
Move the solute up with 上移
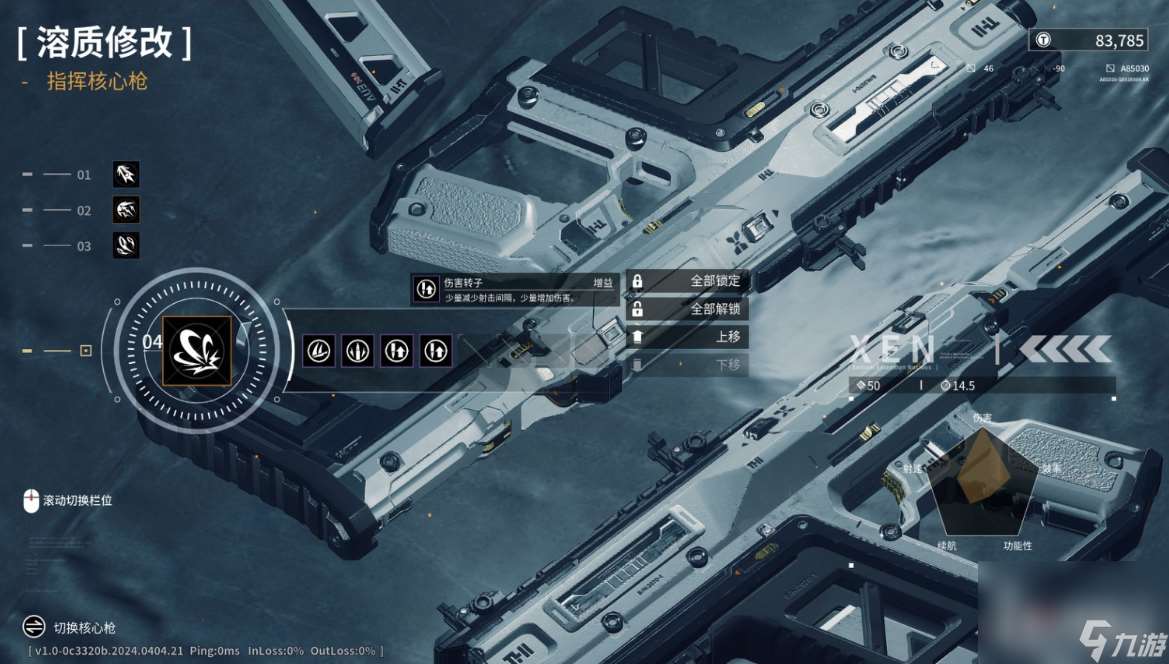pyautogui.click(x=687, y=337)
